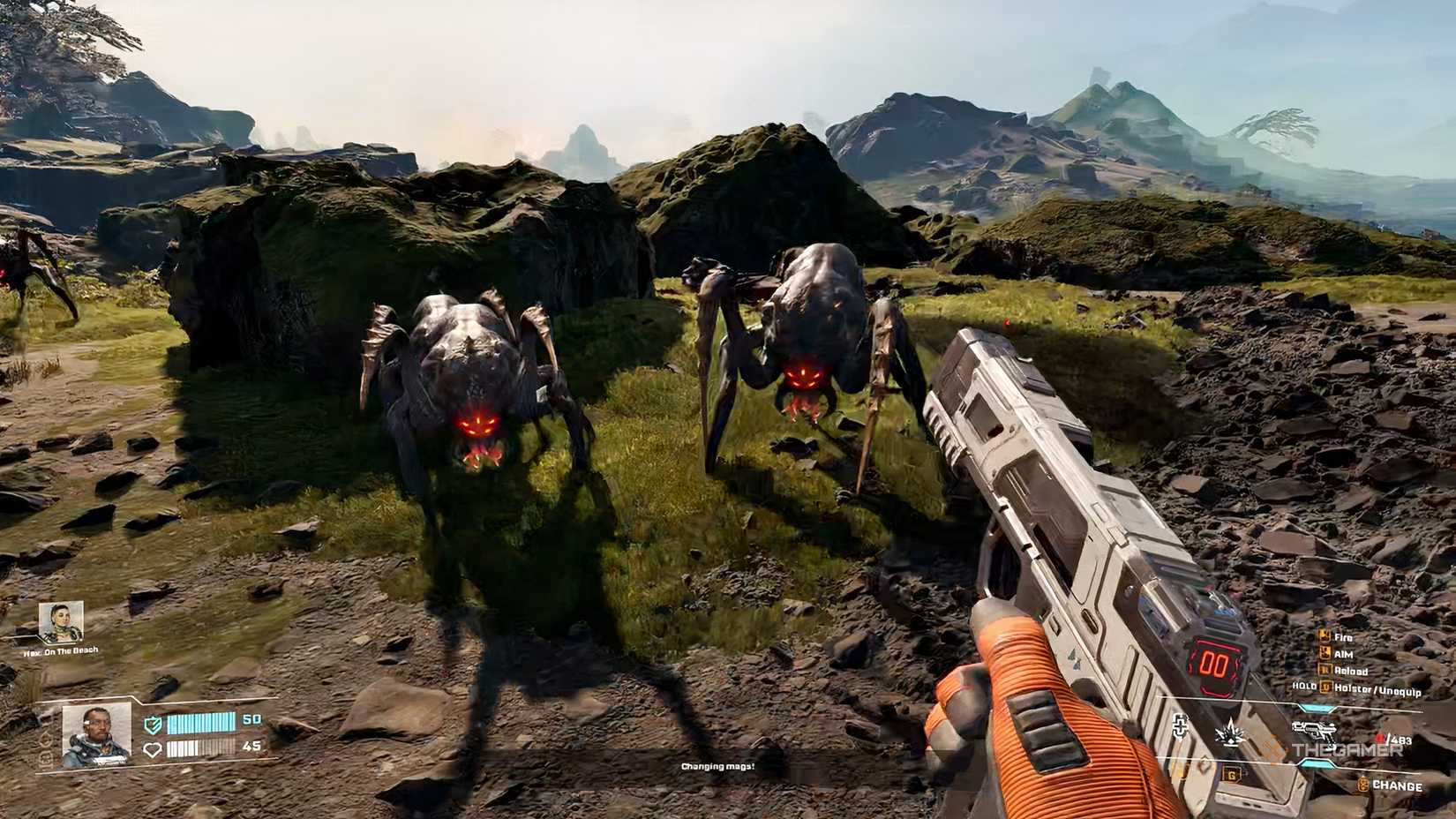
Task: Click the explosive damage type icon
Action: (x=1229, y=733)
